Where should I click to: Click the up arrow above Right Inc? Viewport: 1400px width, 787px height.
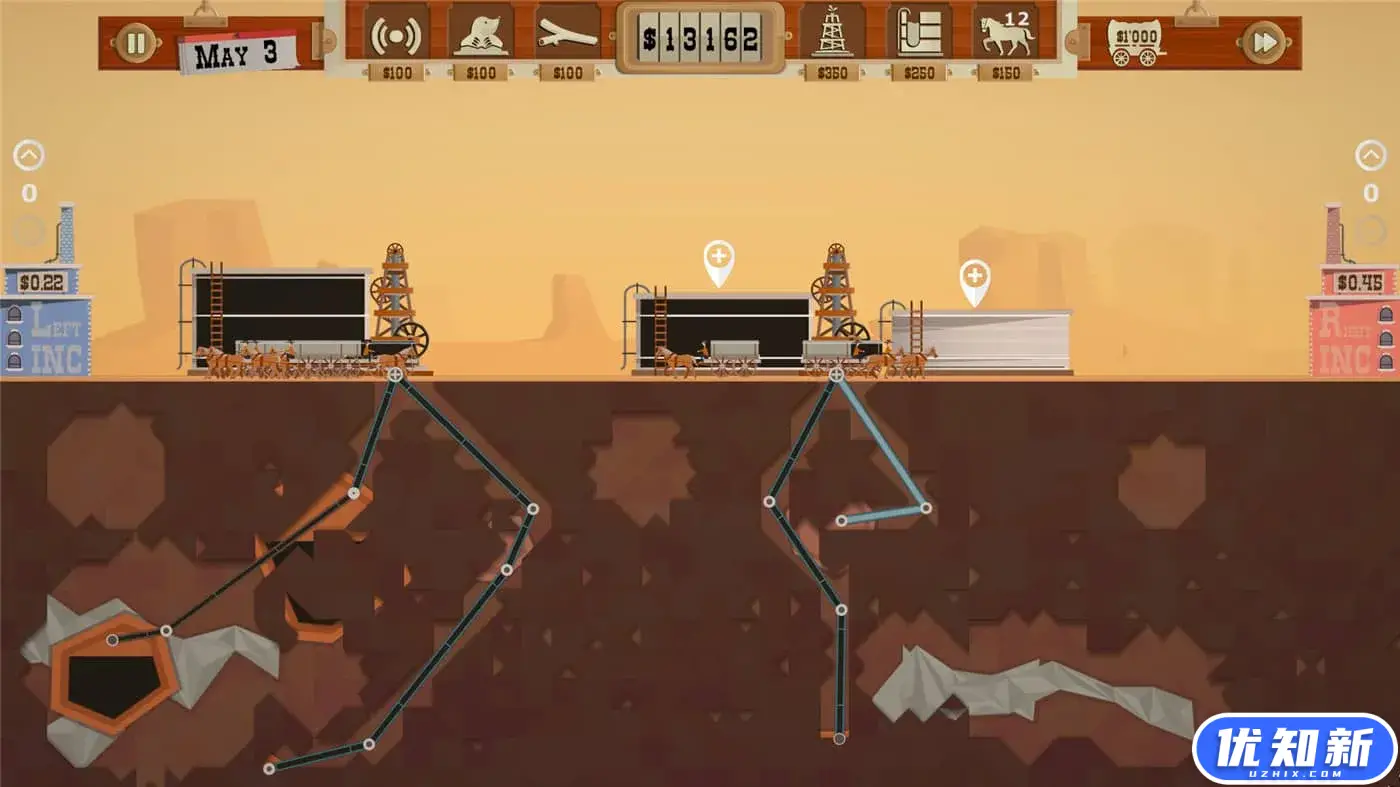[1371, 156]
